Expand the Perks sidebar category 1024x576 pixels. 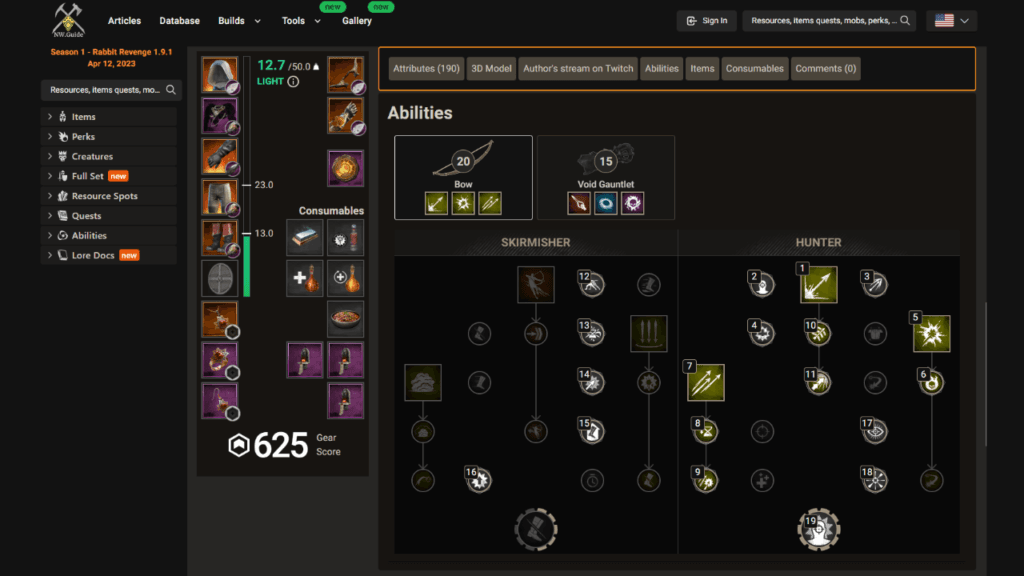(x=83, y=137)
